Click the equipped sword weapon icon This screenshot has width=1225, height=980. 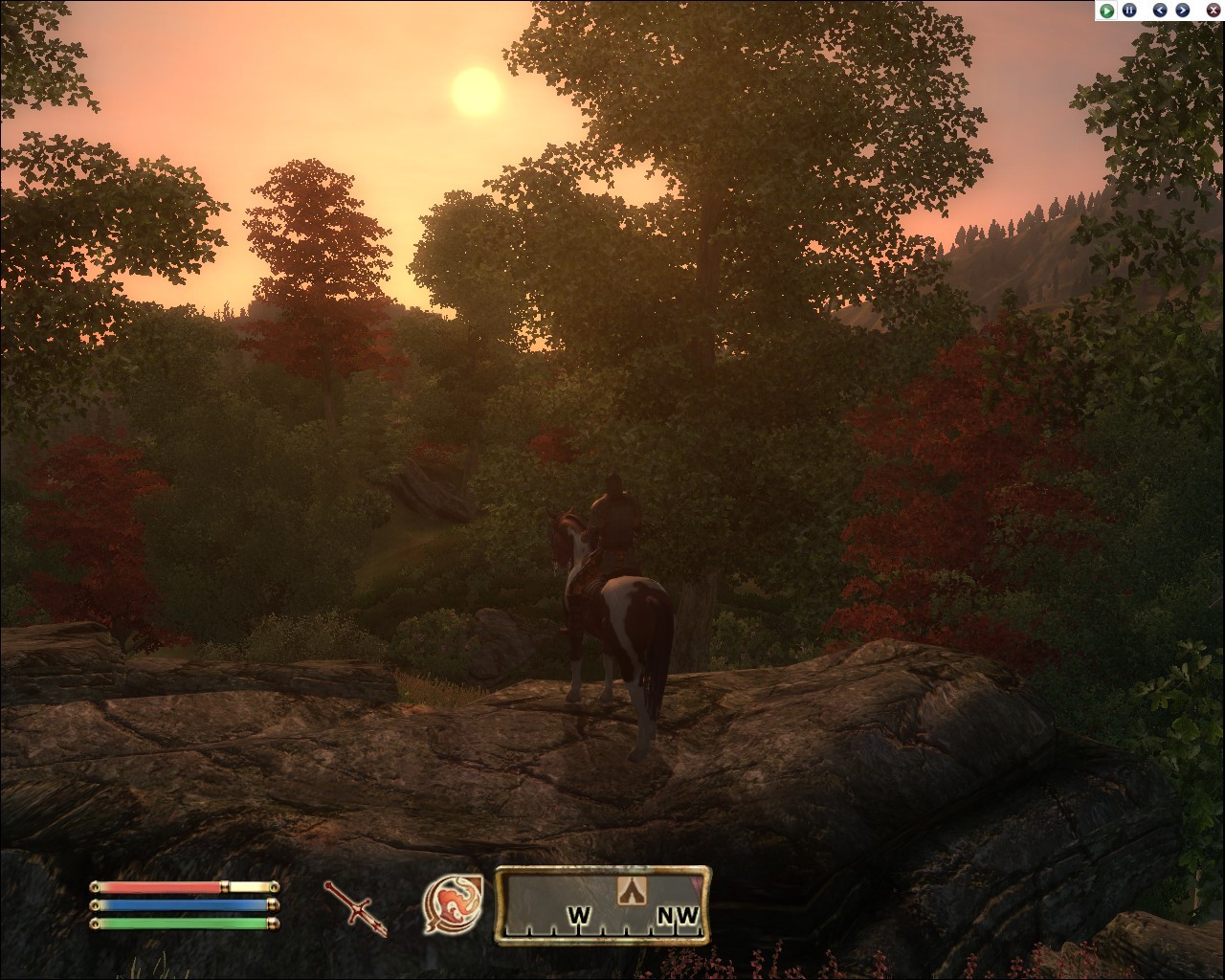(x=355, y=906)
